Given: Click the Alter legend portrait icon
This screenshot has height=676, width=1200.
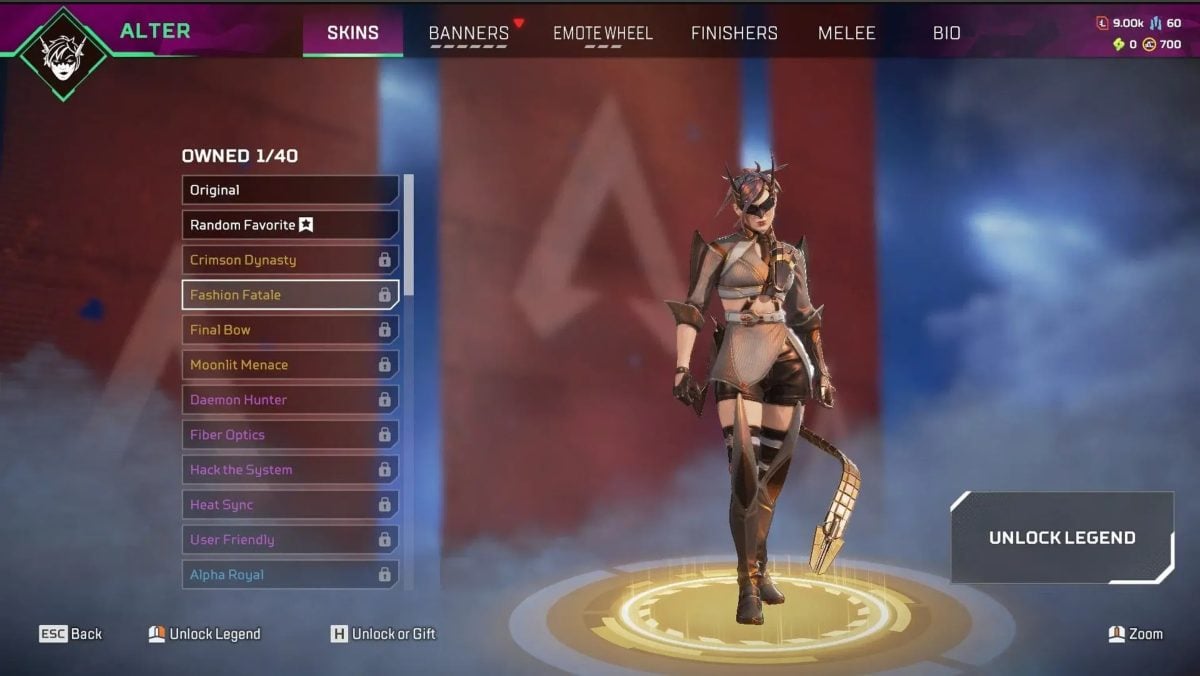Looking at the screenshot, I should (x=65, y=53).
